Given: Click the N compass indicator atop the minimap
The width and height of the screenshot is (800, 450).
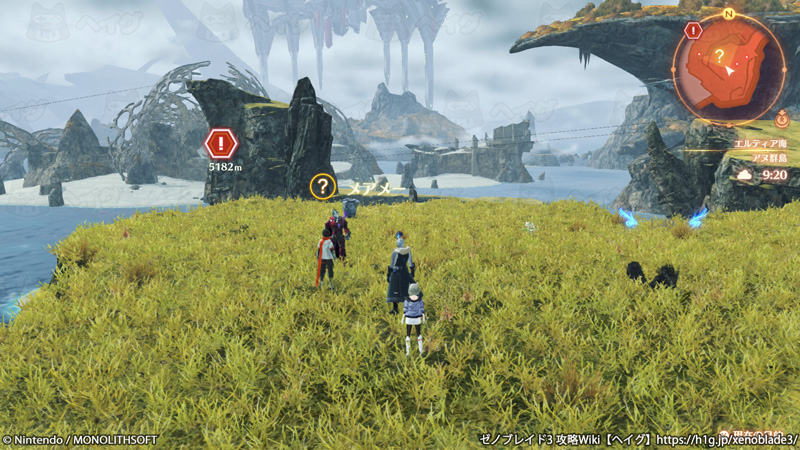Looking at the screenshot, I should click(730, 14).
